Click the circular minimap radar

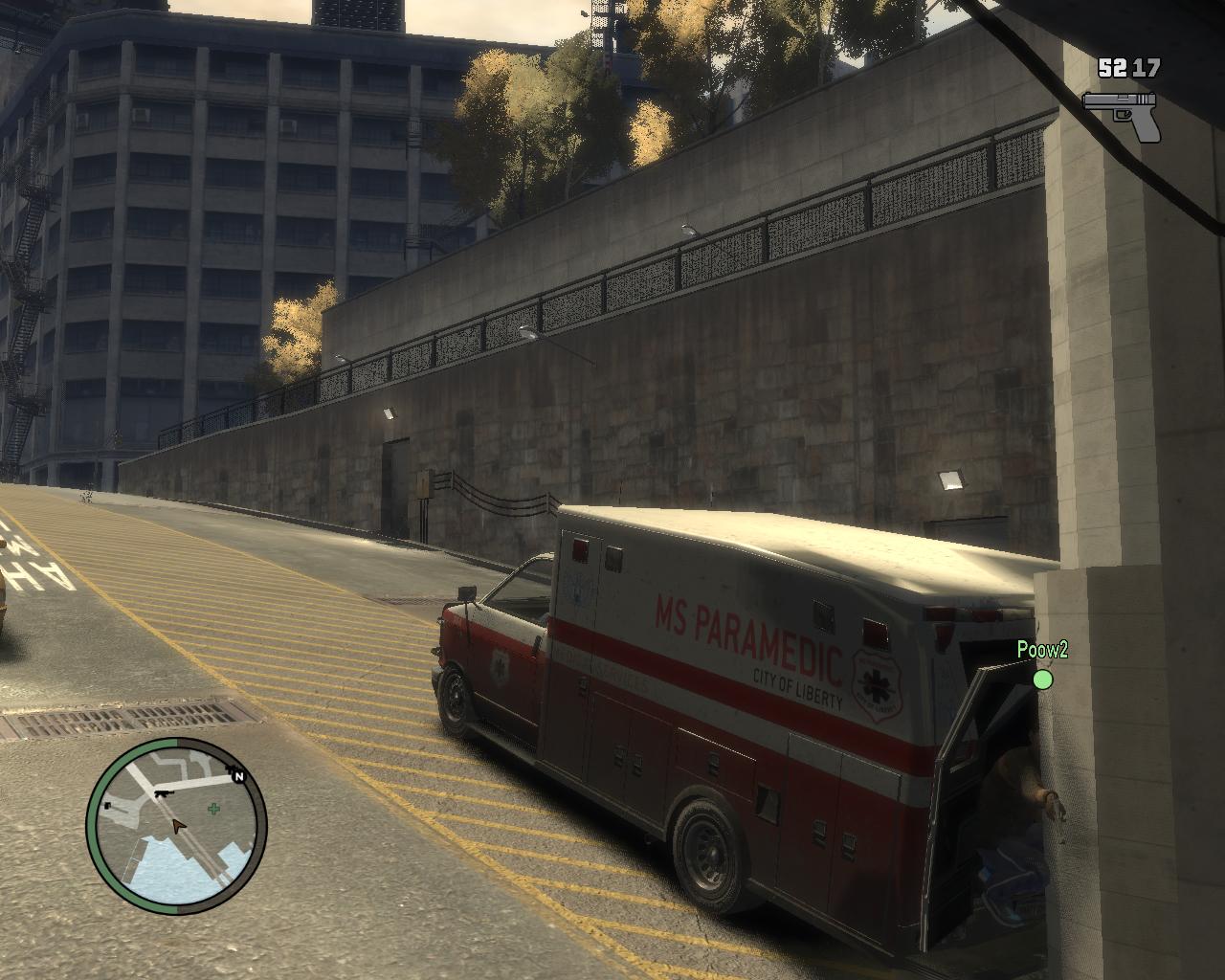(177, 827)
